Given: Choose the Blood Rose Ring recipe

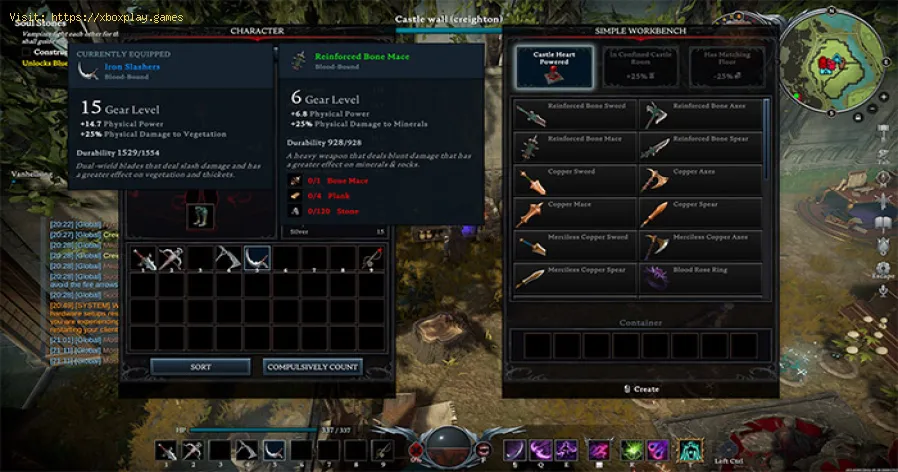Looking at the screenshot, I should [700, 279].
